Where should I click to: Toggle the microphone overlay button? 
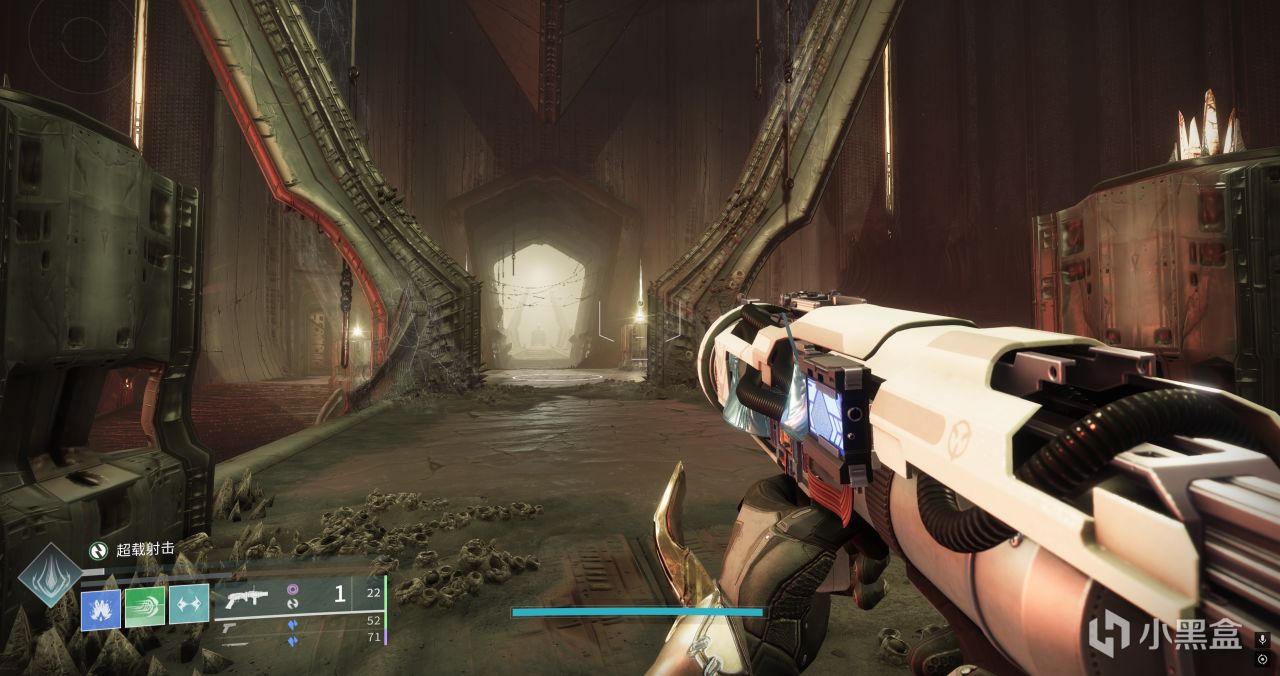(1263, 638)
